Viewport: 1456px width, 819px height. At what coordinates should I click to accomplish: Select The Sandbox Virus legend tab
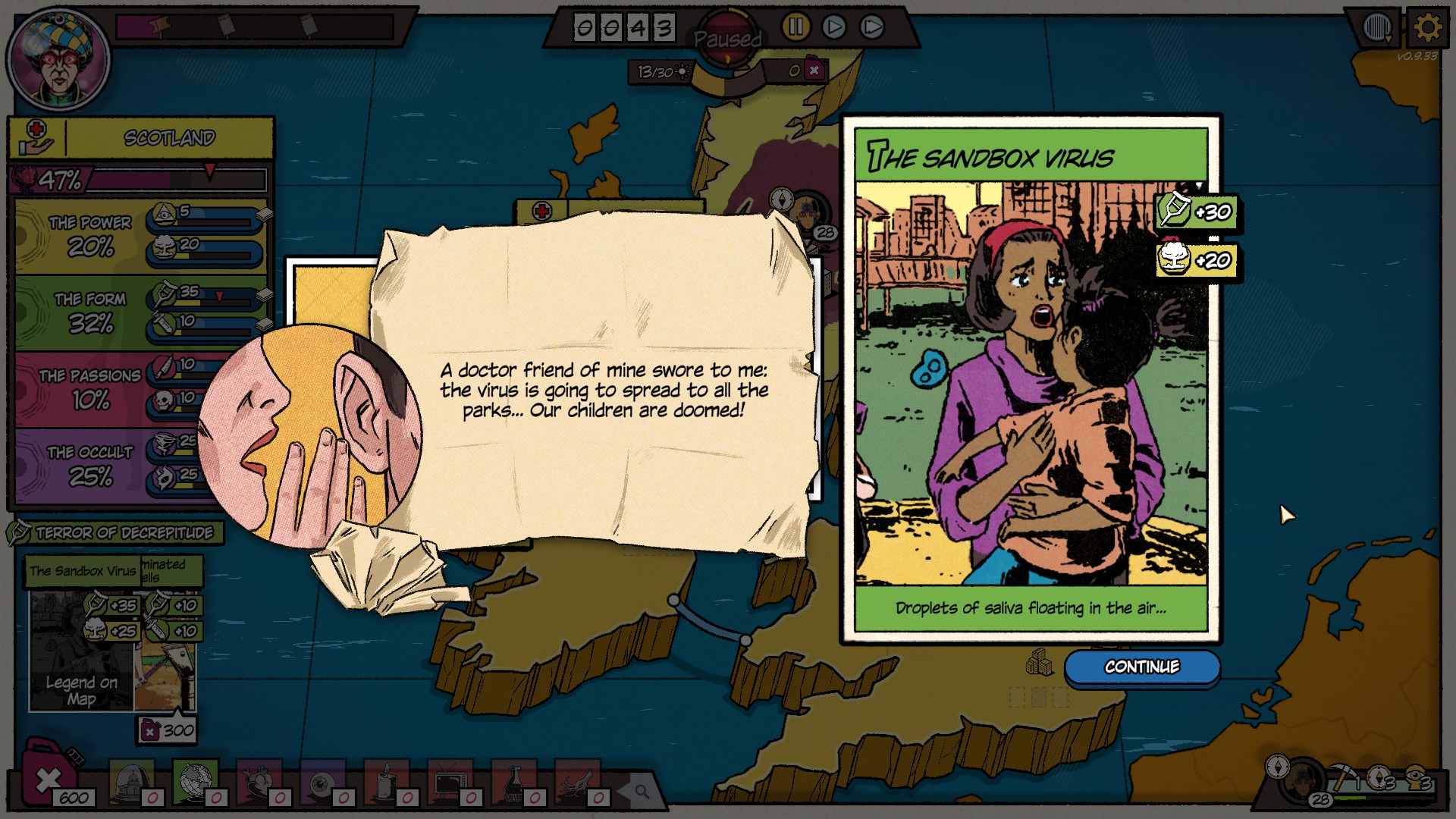(83, 571)
